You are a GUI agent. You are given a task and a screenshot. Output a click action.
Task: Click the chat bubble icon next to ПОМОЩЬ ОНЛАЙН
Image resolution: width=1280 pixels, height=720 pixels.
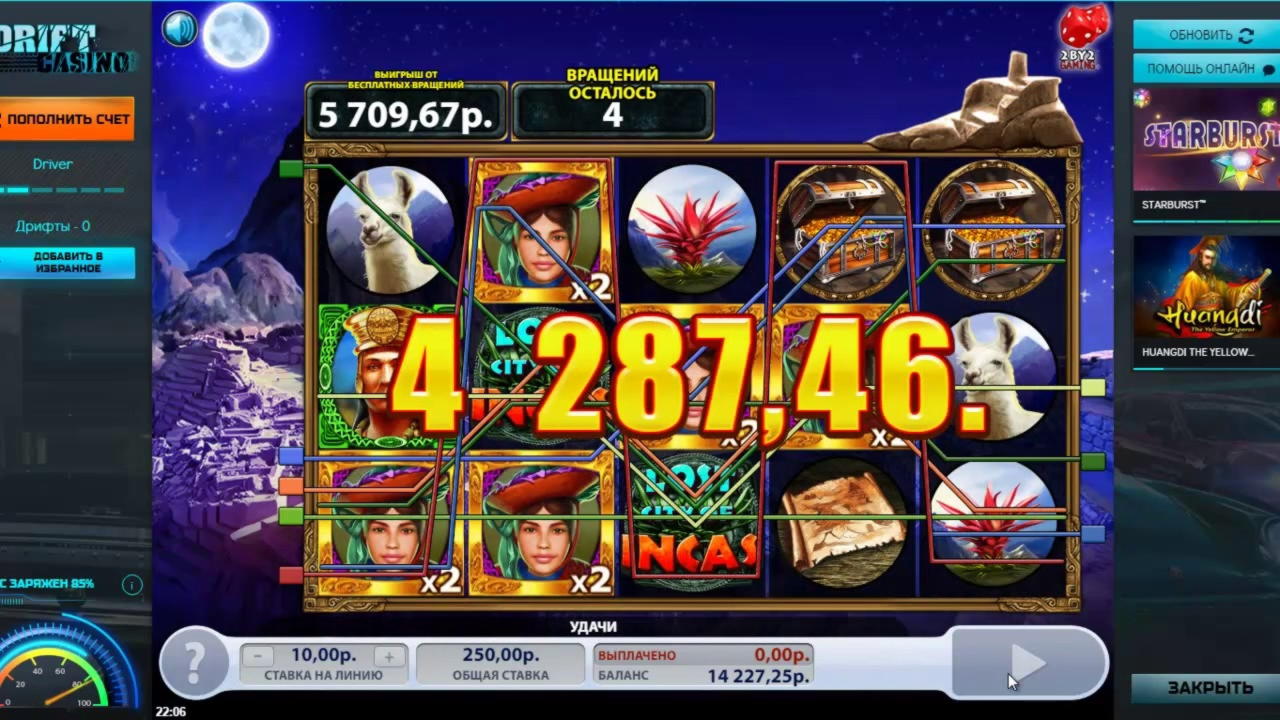pos(1268,68)
